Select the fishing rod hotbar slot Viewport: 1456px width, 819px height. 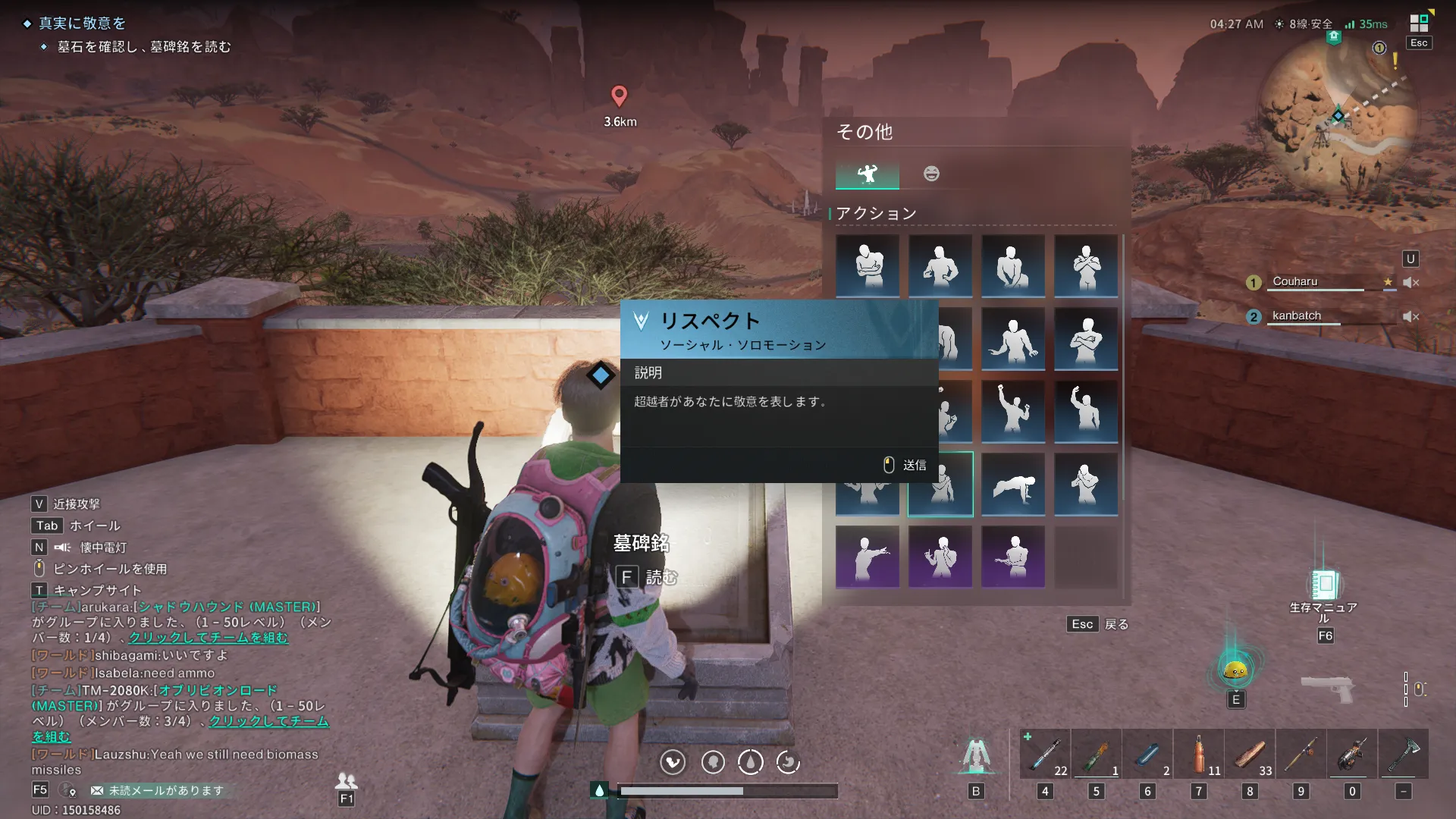click(1301, 754)
